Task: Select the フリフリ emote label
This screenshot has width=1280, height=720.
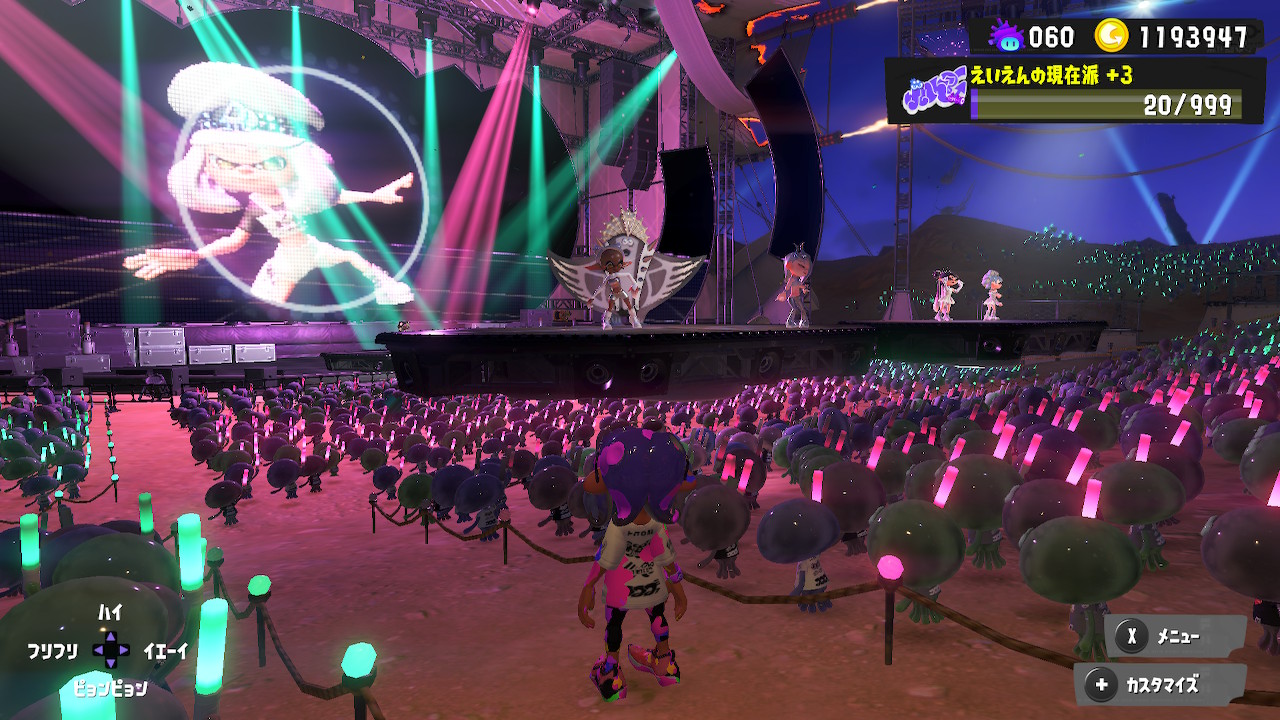Action: pyautogui.click(x=52, y=651)
